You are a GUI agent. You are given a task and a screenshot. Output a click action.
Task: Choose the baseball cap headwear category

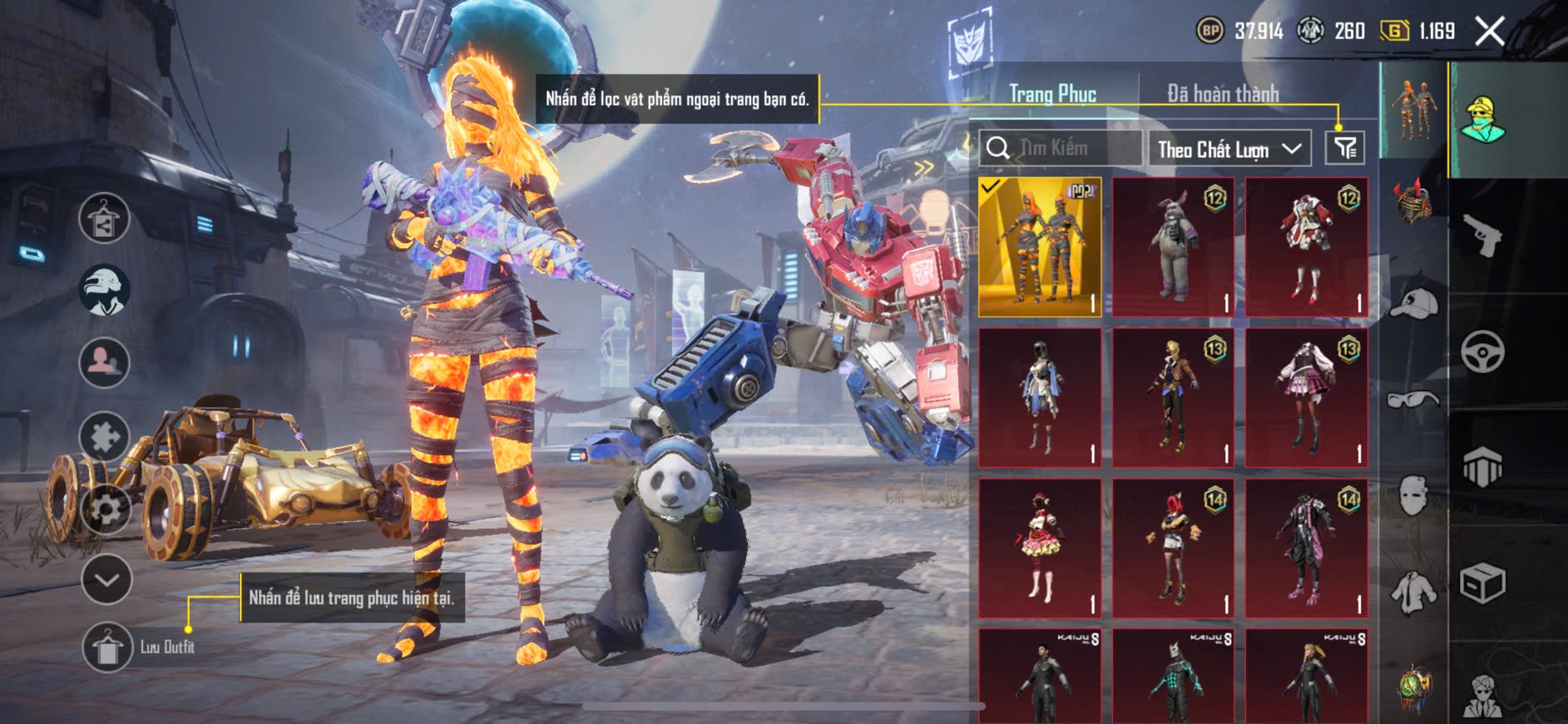1414,304
